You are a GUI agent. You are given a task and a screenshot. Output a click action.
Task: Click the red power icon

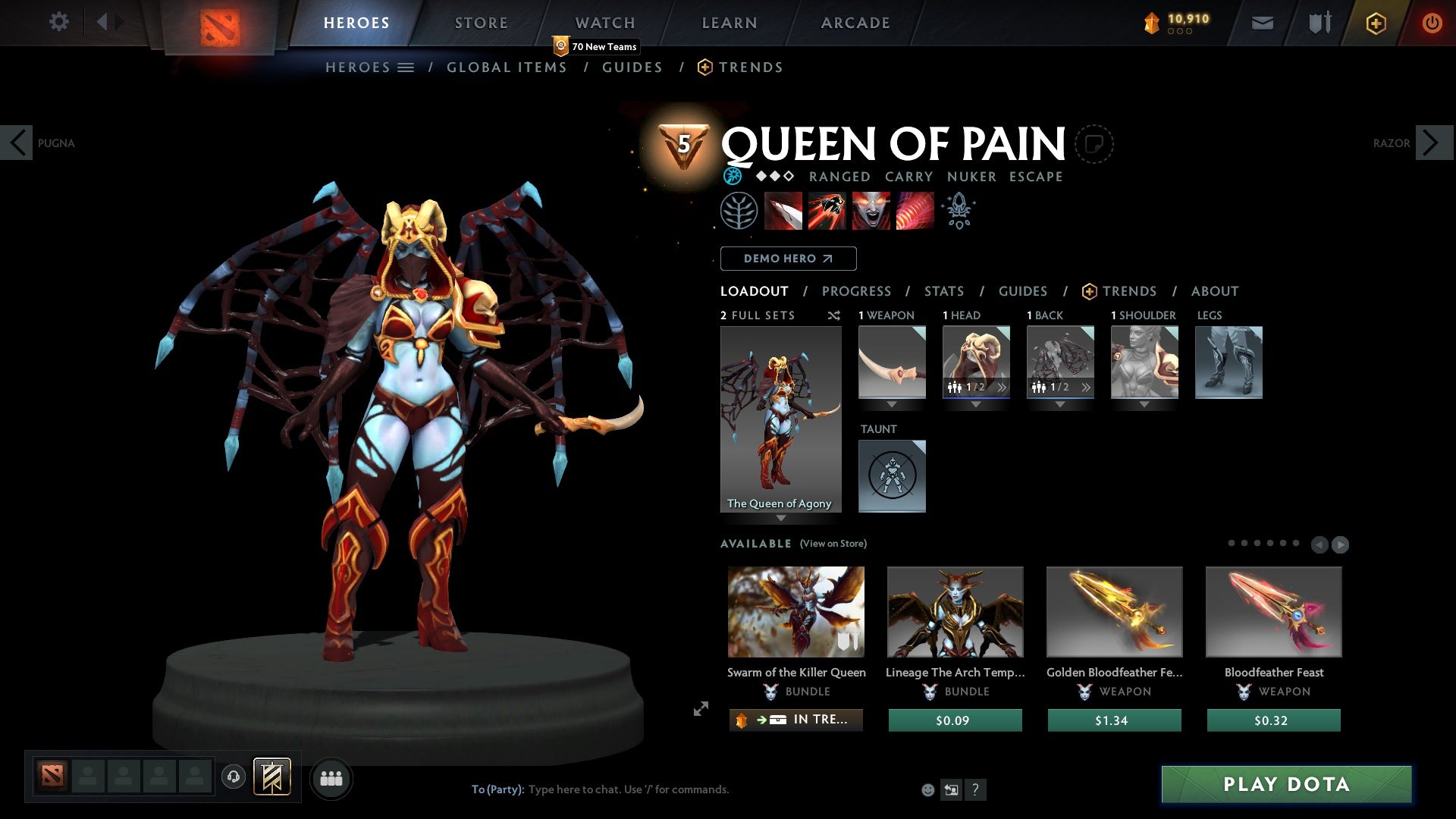[x=1432, y=23]
